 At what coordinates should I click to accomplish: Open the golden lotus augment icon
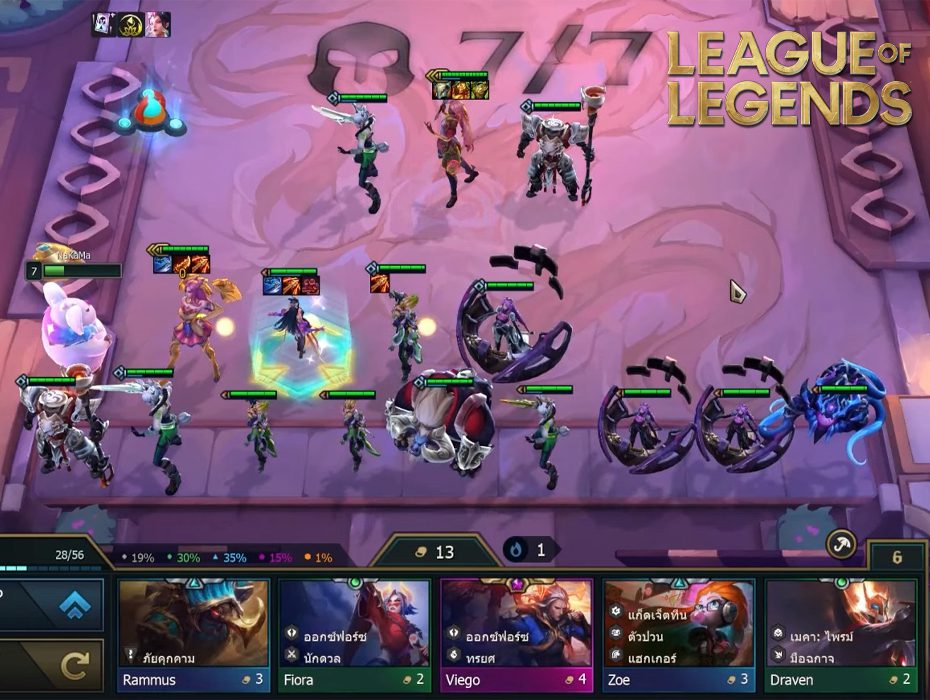[x=131, y=25]
